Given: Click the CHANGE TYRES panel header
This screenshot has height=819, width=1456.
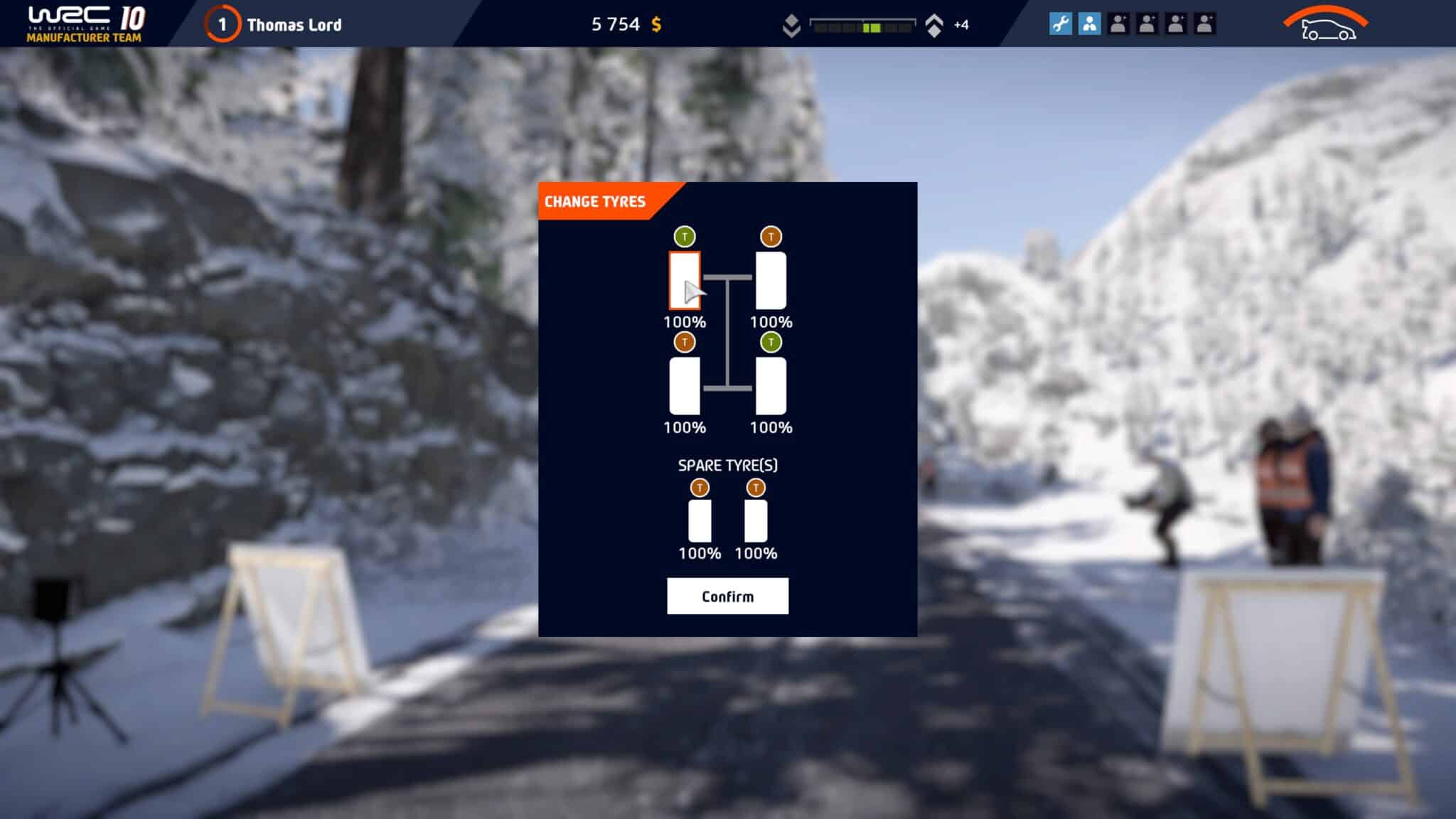Looking at the screenshot, I should pyautogui.click(x=596, y=201).
